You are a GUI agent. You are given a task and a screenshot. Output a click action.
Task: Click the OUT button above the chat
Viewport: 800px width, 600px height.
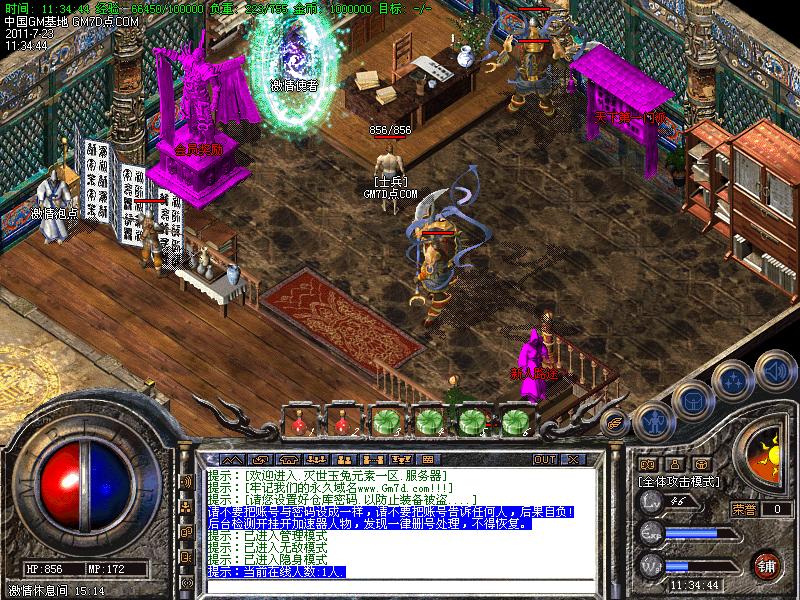[x=545, y=459]
